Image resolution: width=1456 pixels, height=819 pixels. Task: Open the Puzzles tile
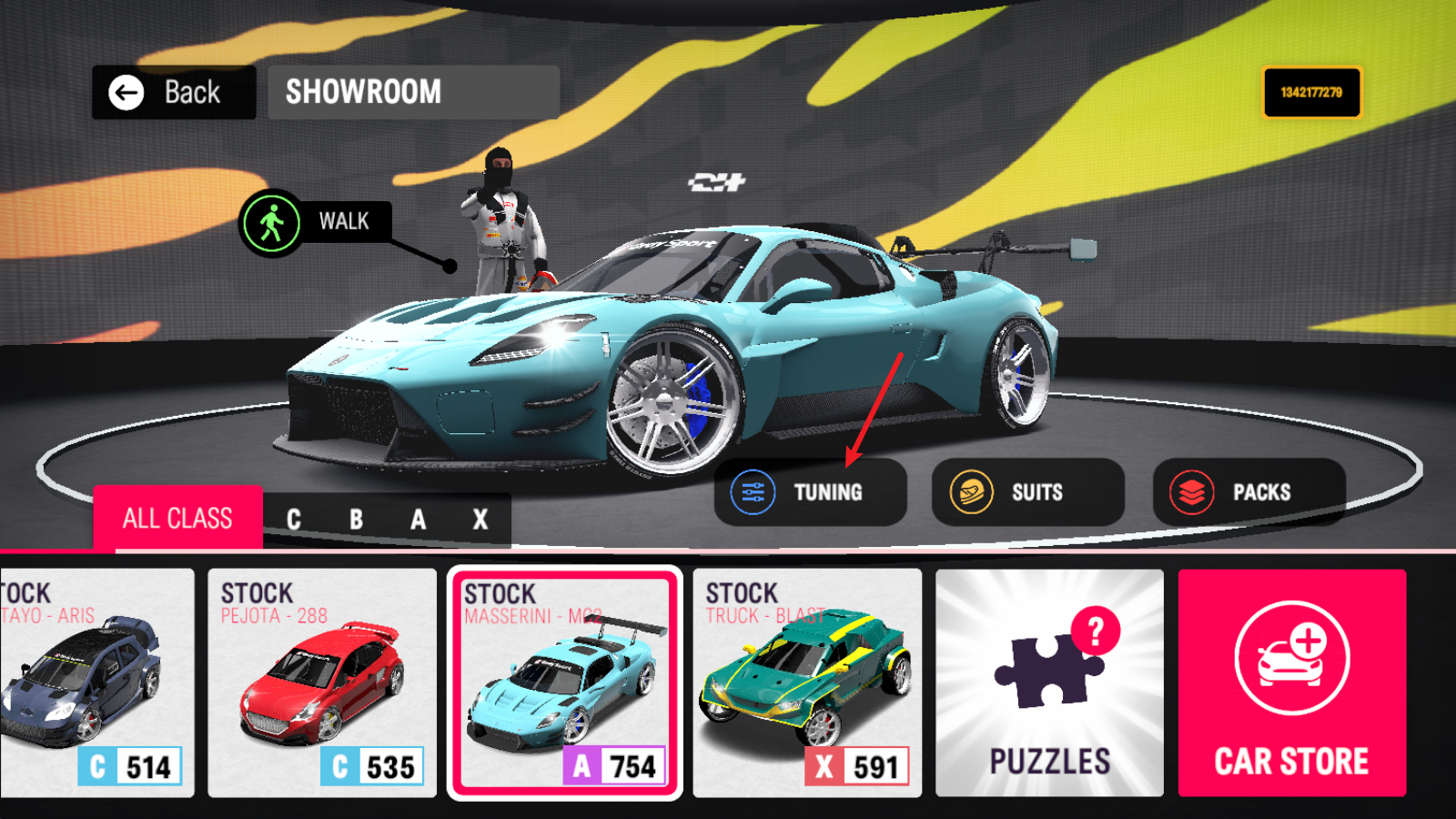coord(1049,682)
